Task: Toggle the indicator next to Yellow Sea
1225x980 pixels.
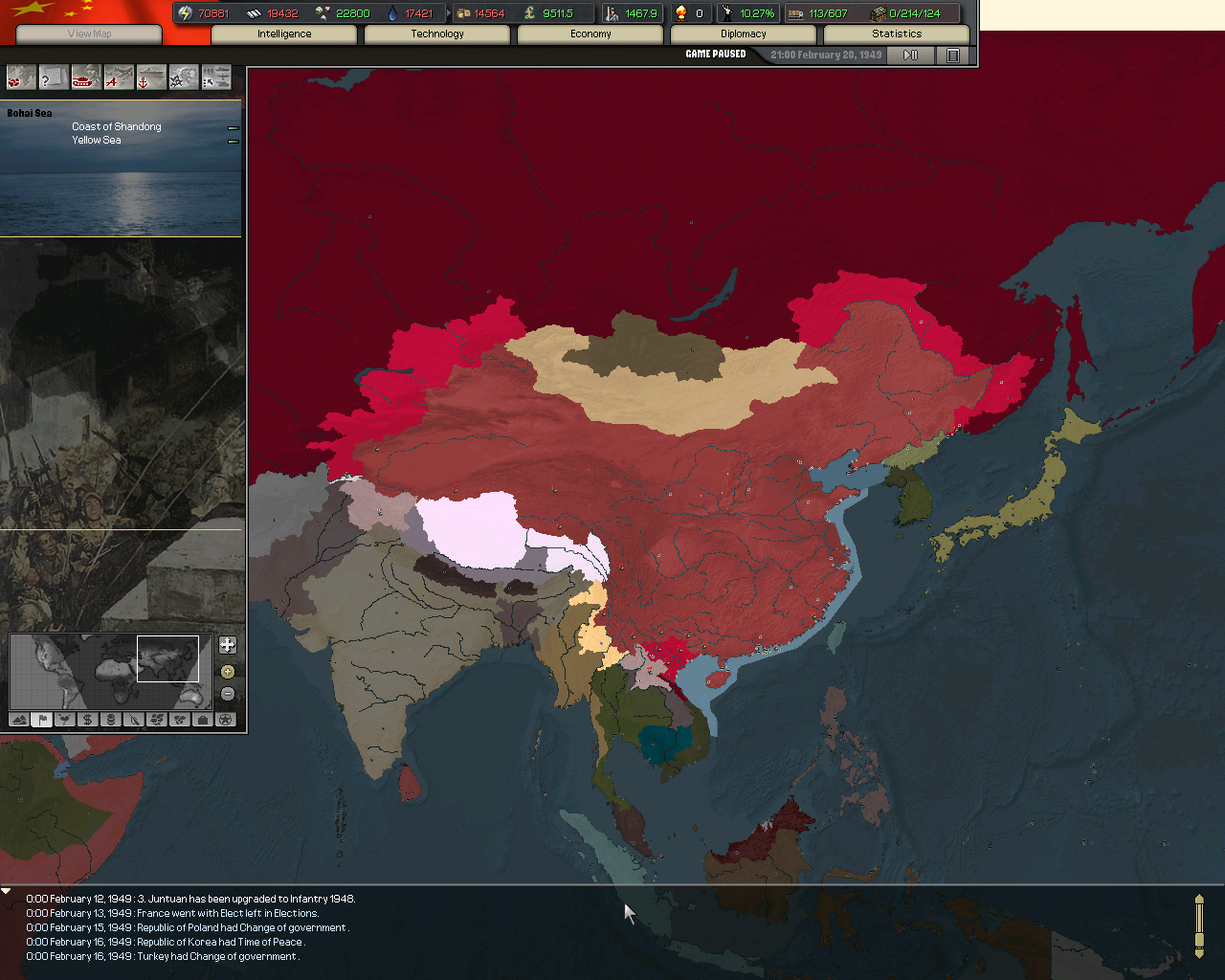Action: 233,140
